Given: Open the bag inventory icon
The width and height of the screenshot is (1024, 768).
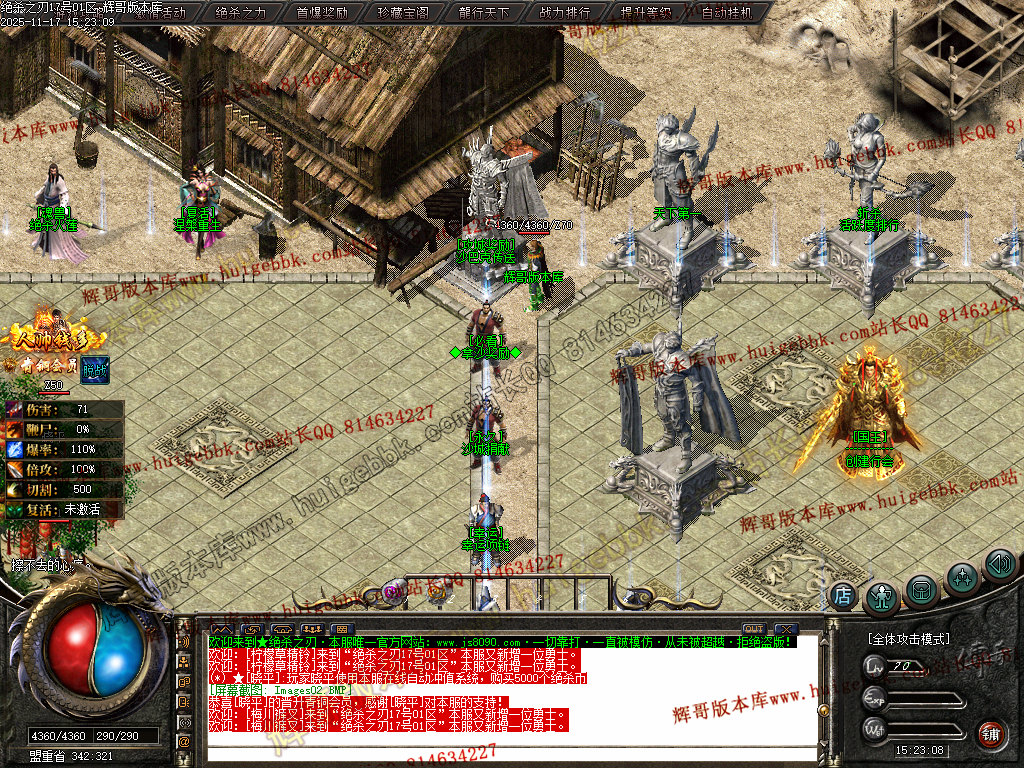Looking at the screenshot, I should click(x=922, y=589).
